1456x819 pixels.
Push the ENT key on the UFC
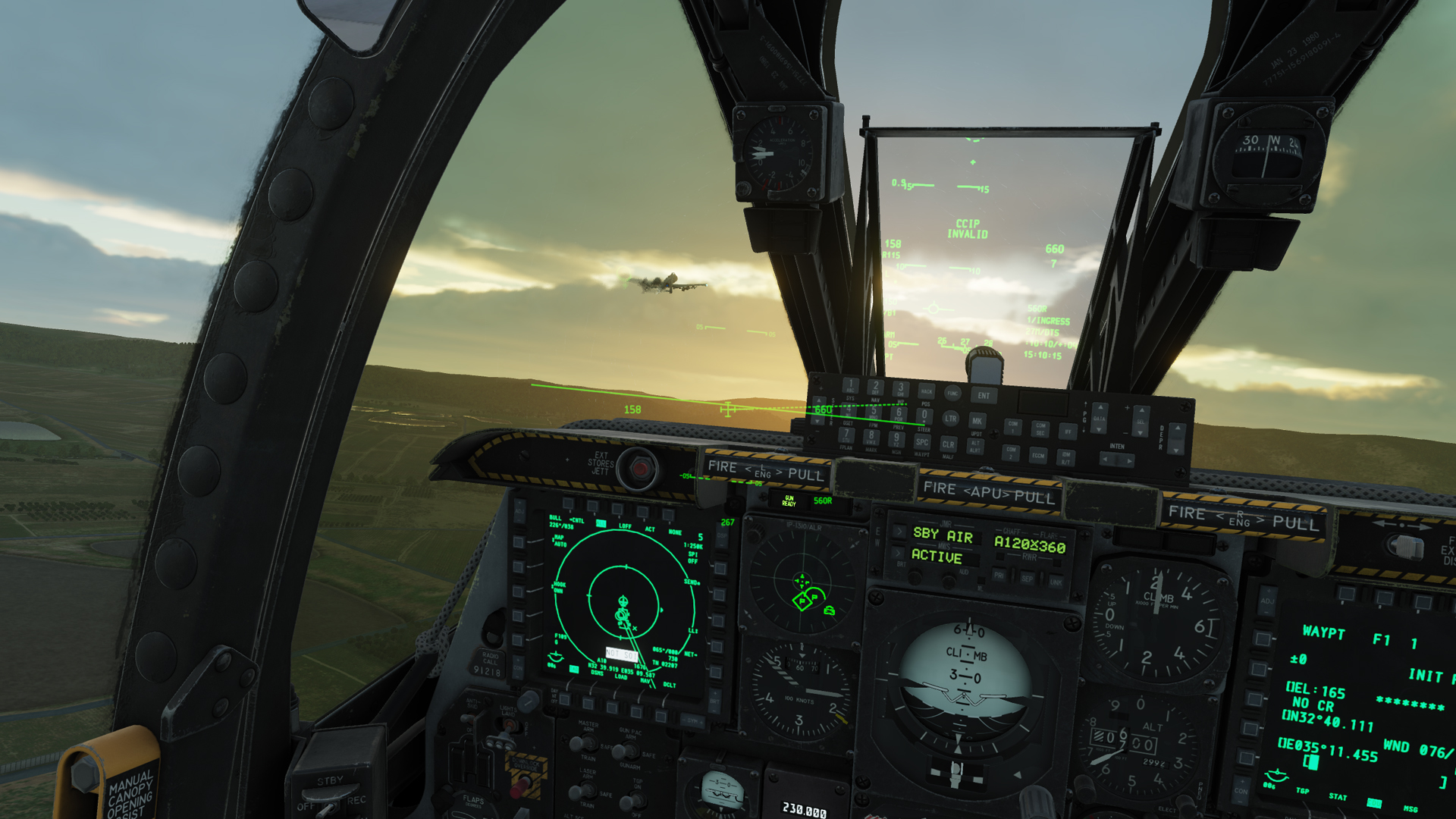[x=984, y=396]
